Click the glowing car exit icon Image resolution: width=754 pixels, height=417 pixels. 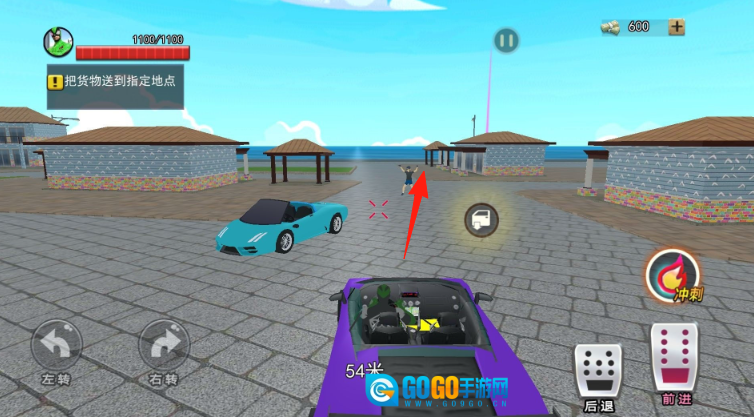point(483,220)
